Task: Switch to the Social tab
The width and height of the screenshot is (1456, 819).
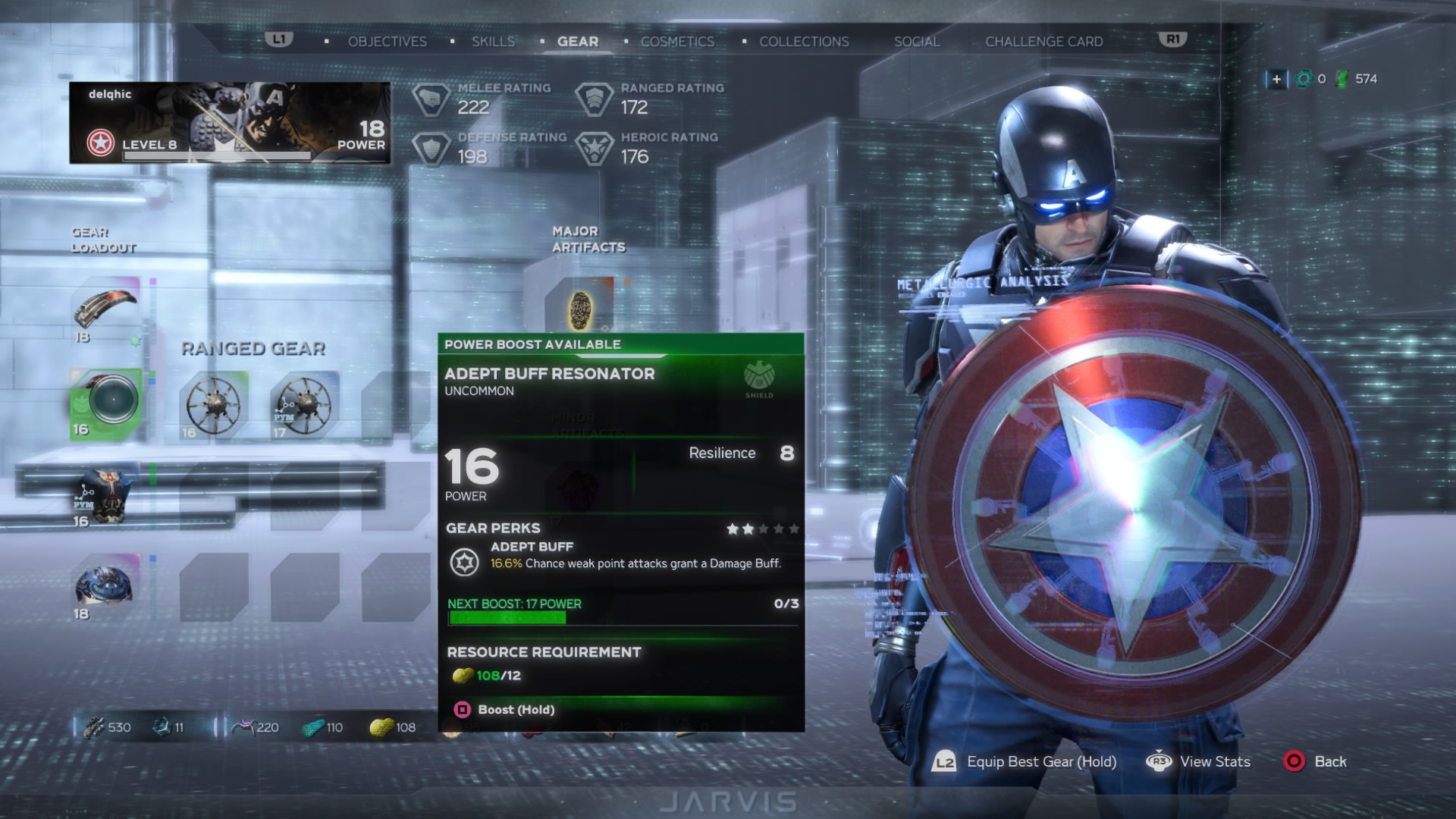Action: pyautogui.click(x=917, y=42)
